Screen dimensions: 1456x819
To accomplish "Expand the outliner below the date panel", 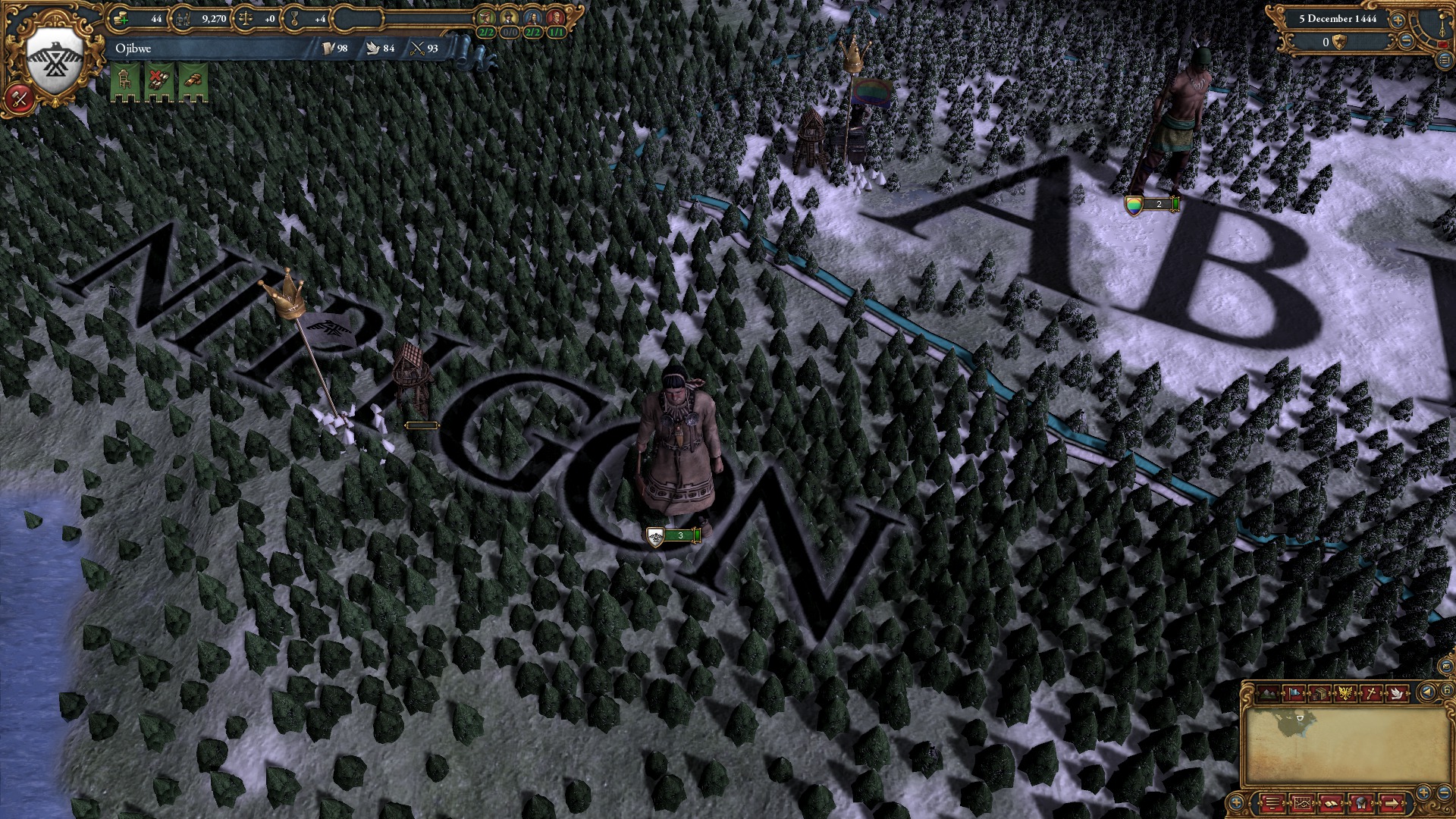I will [x=1445, y=61].
